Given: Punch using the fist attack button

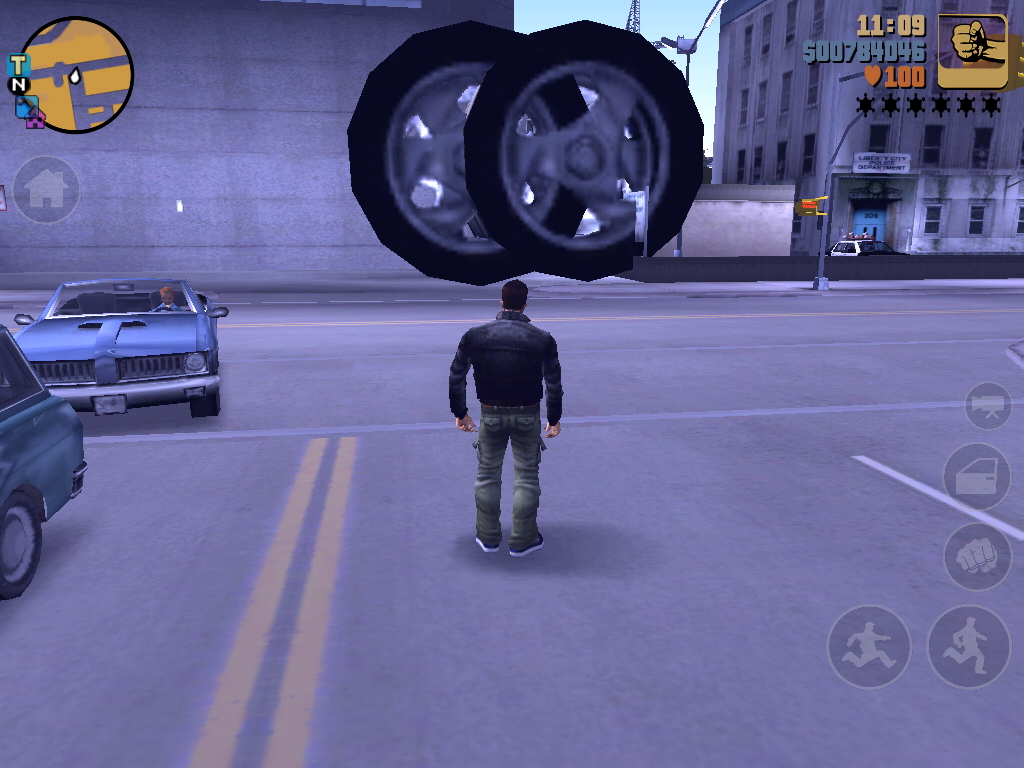Looking at the screenshot, I should coord(977,555).
